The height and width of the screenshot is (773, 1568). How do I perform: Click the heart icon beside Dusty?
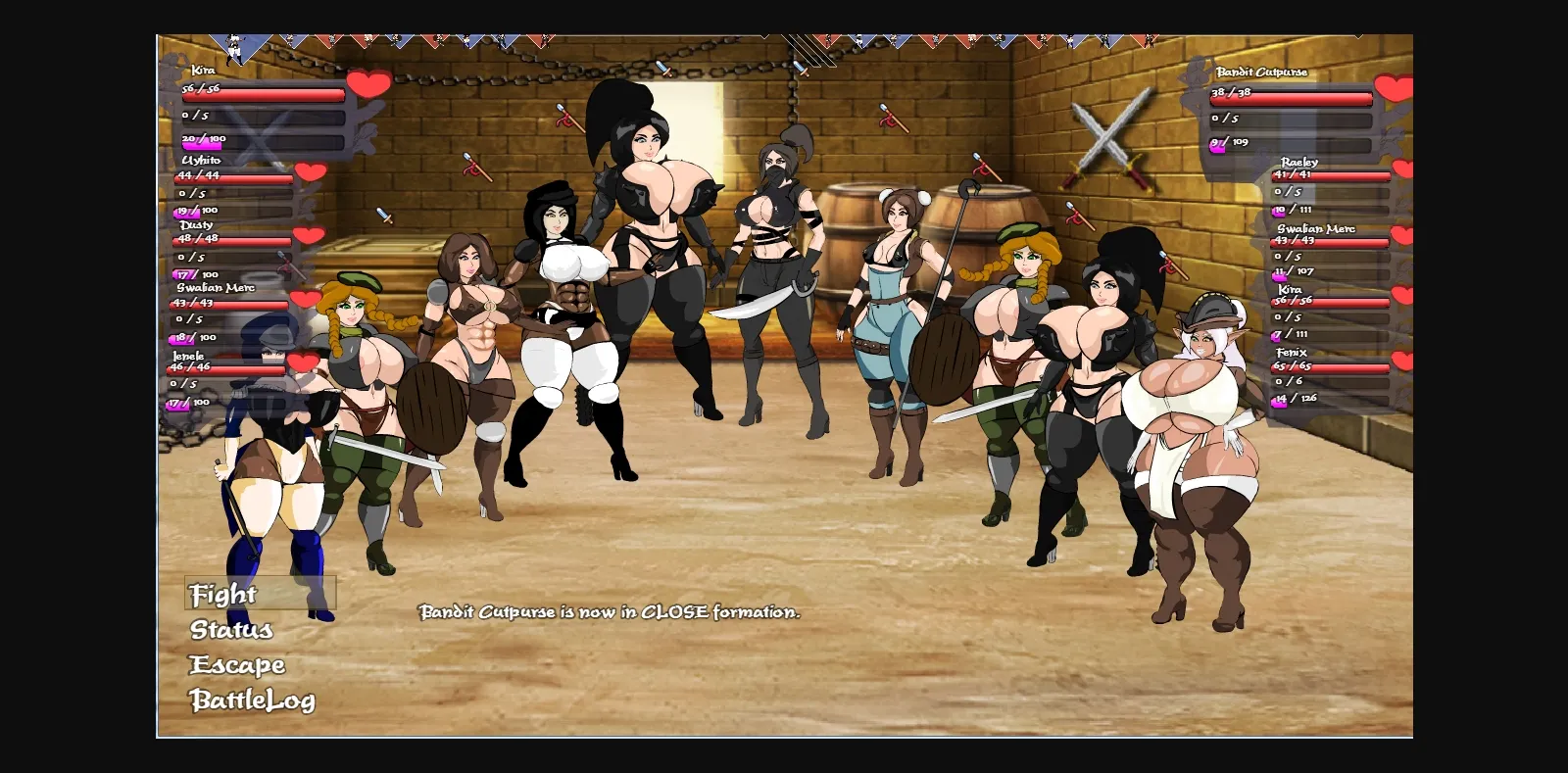[308, 237]
